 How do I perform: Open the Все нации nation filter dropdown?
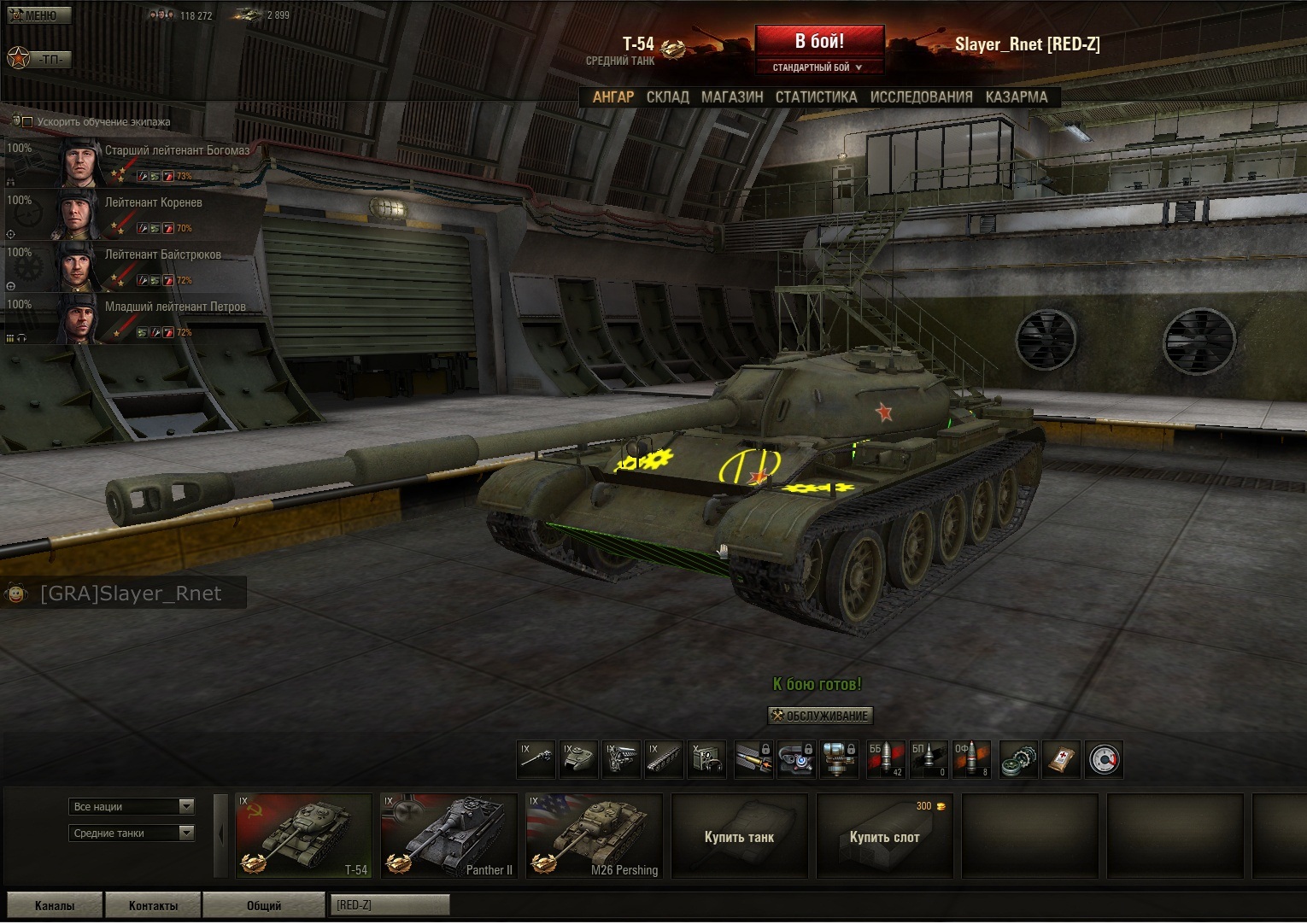tap(132, 807)
